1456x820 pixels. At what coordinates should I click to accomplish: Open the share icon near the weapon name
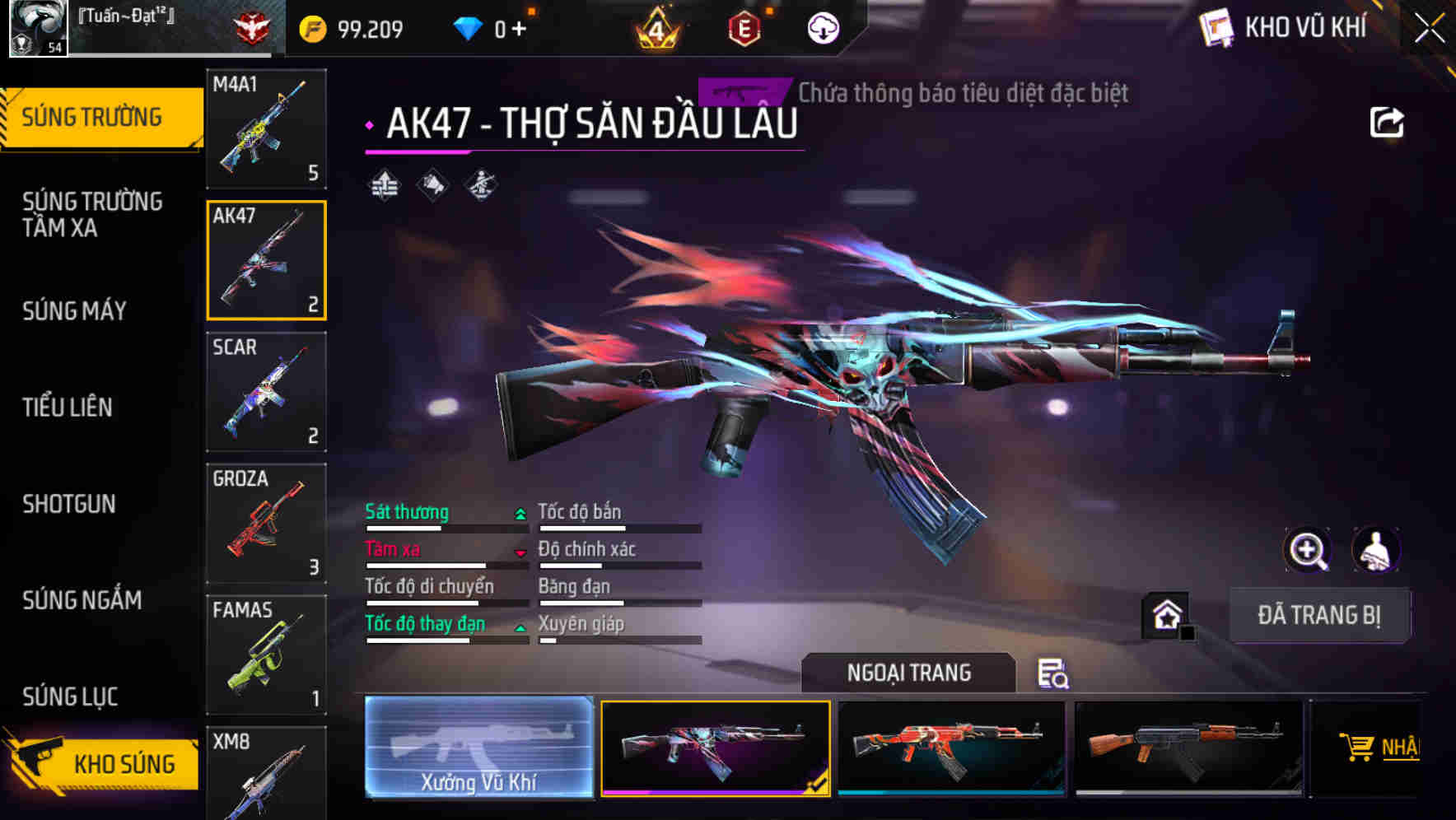click(1388, 120)
